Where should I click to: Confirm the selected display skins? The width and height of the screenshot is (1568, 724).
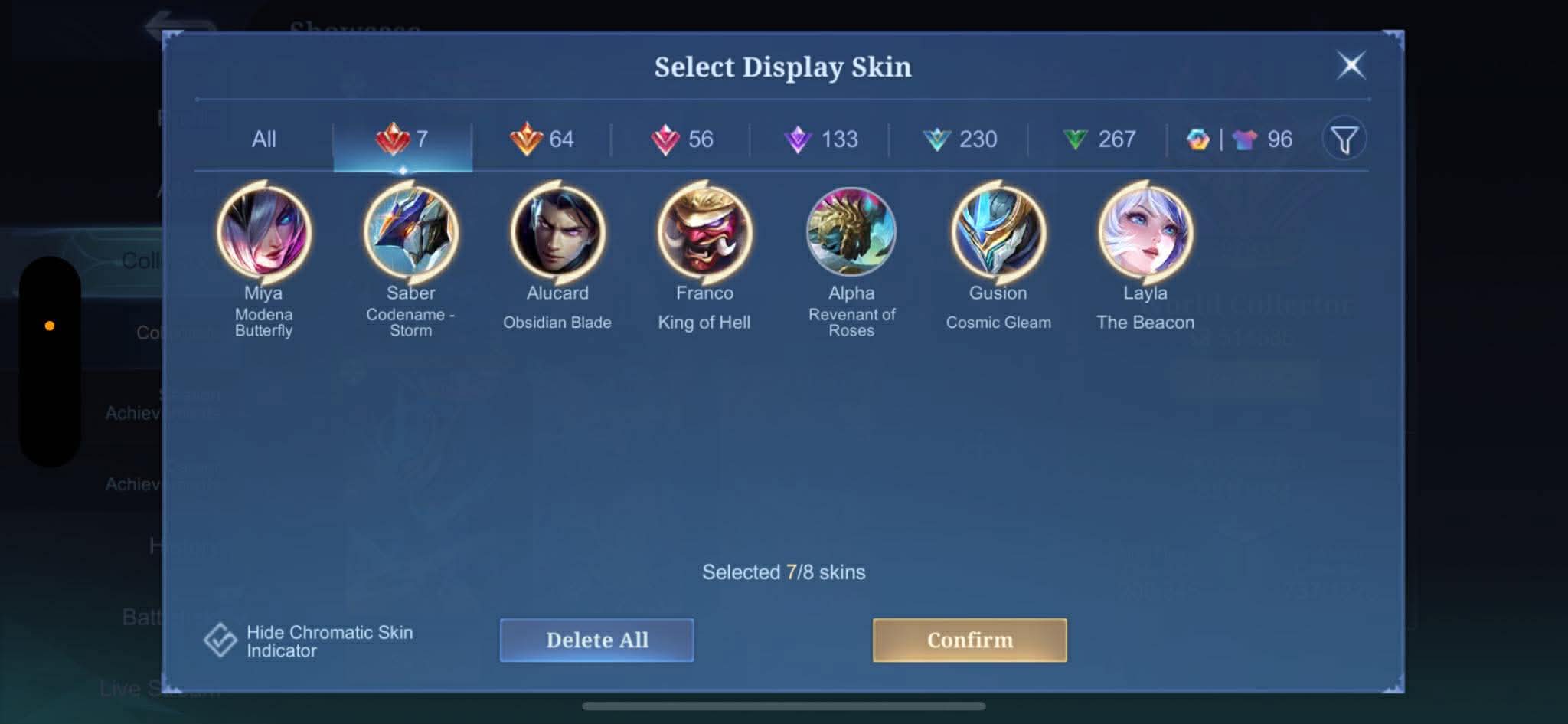tap(969, 640)
